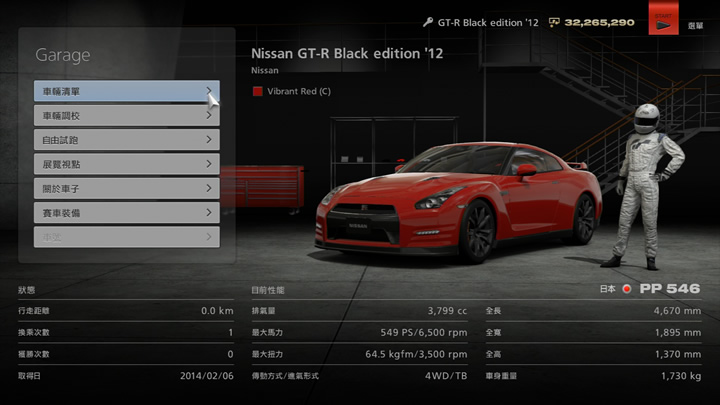The width and height of the screenshot is (720, 405).
Task: Select the 車輛調校 car tuning entry
Action: [x=126, y=115]
